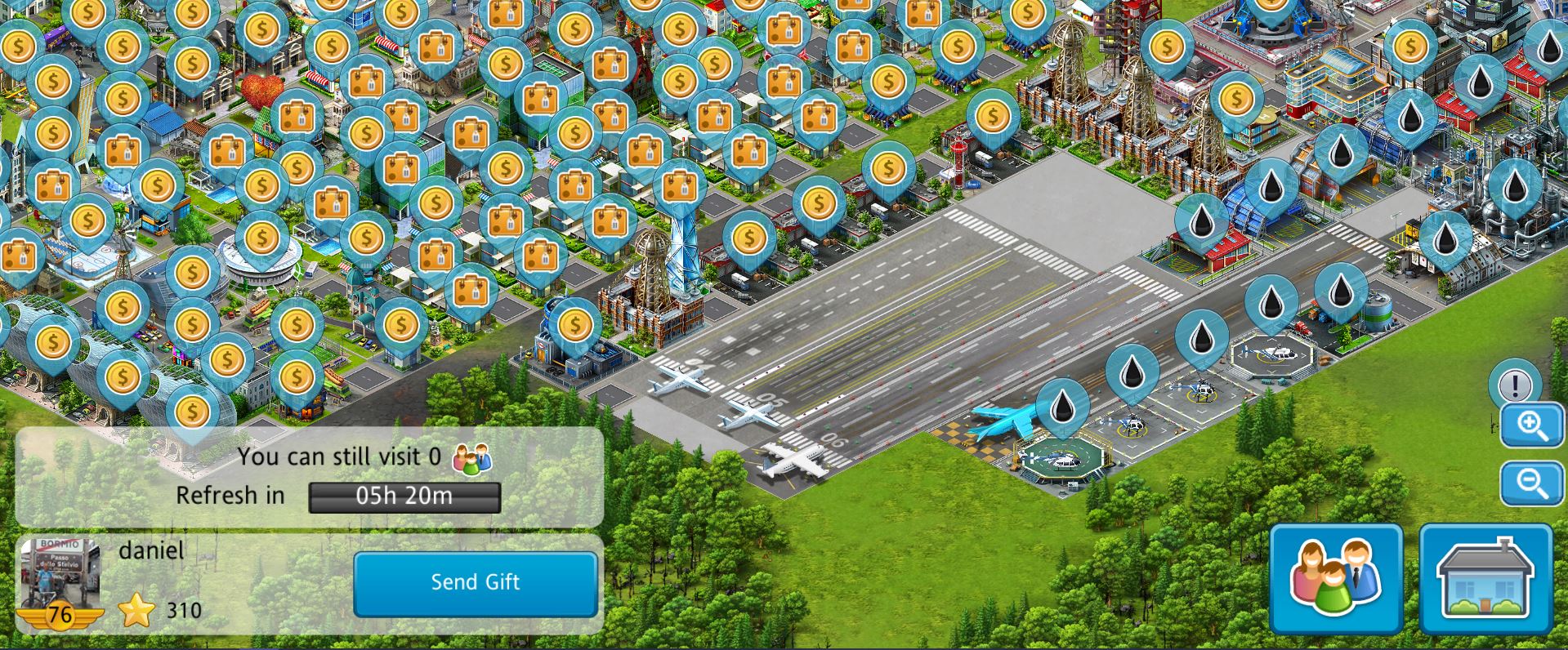Click the Send Gift button

pyautogui.click(x=475, y=583)
